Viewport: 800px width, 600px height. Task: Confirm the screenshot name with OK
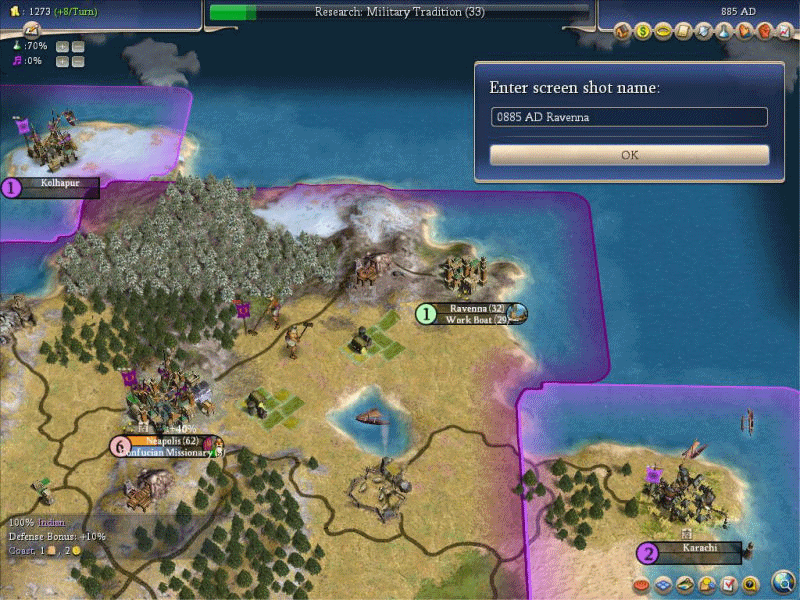pos(629,155)
